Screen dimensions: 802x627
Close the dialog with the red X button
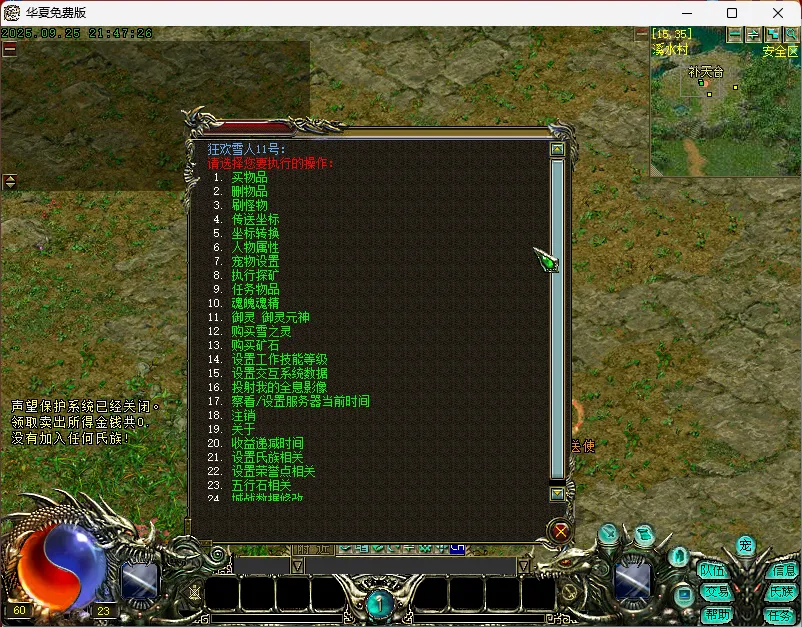561,531
